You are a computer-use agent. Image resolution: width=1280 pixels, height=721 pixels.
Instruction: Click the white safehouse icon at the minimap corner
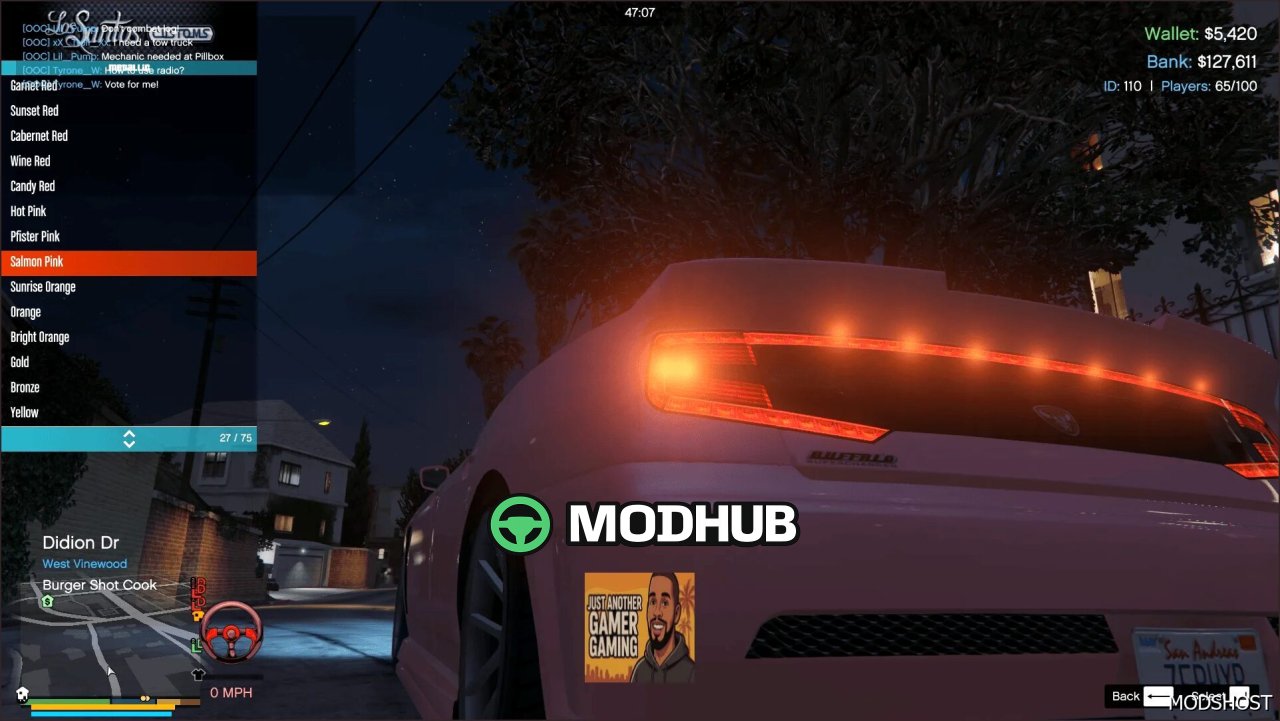(22, 692)
